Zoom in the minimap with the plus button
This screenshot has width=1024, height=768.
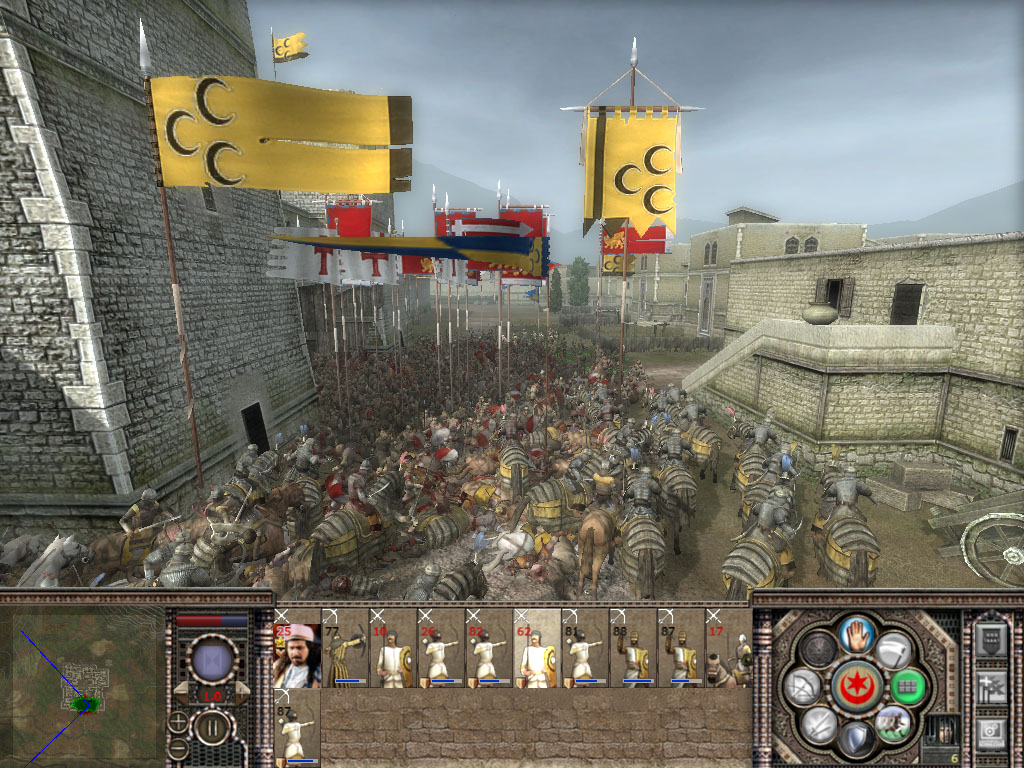tap(178, 720)
